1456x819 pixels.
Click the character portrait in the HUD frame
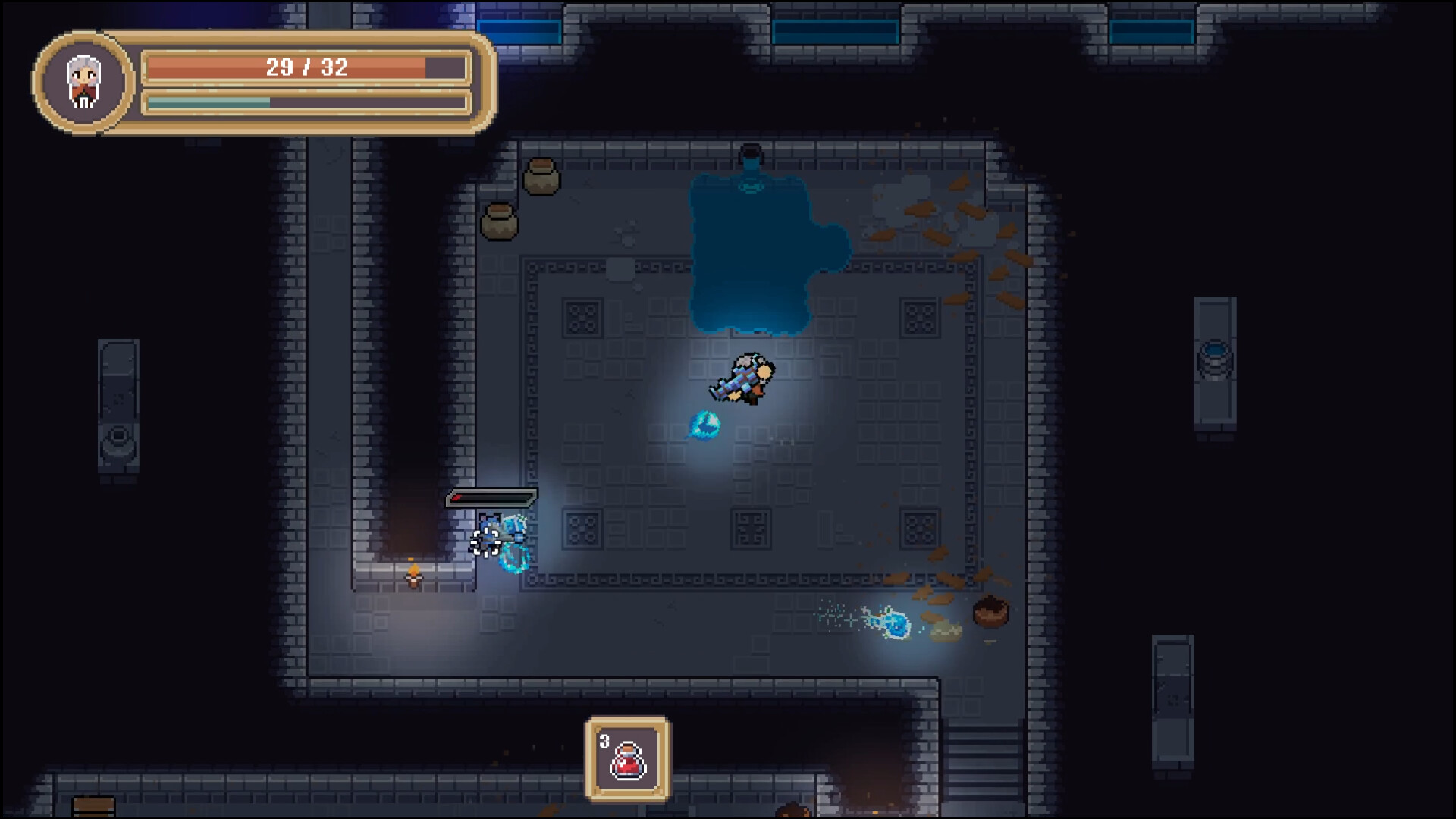click(82, 83)
